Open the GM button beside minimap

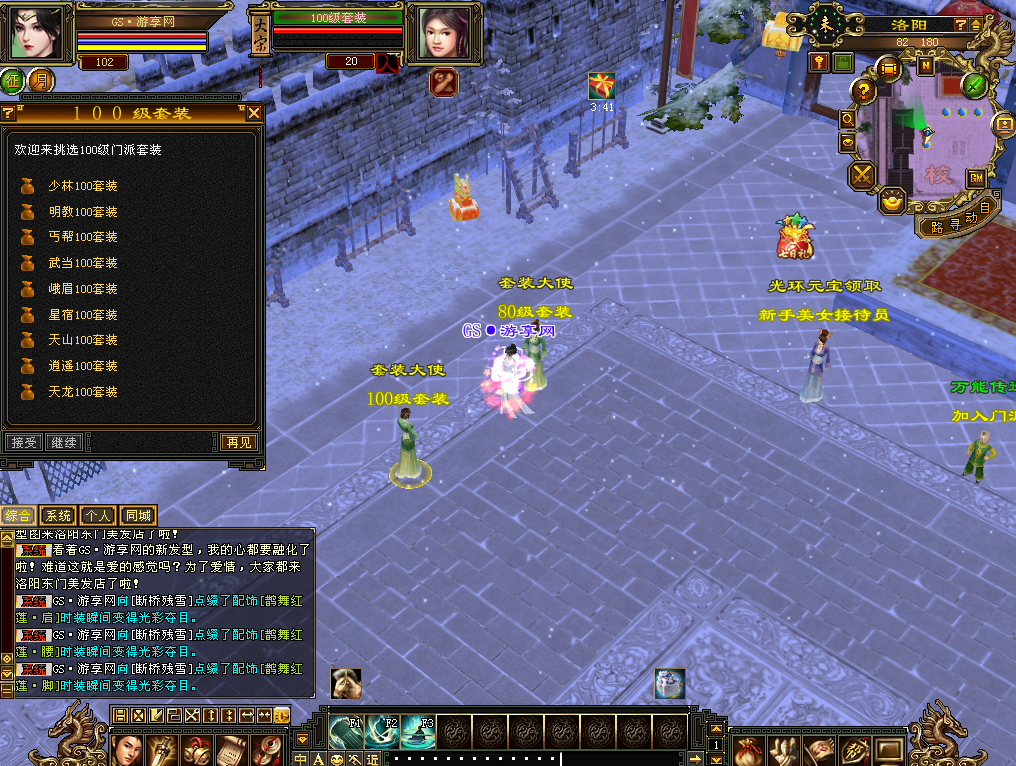(975, 178)
